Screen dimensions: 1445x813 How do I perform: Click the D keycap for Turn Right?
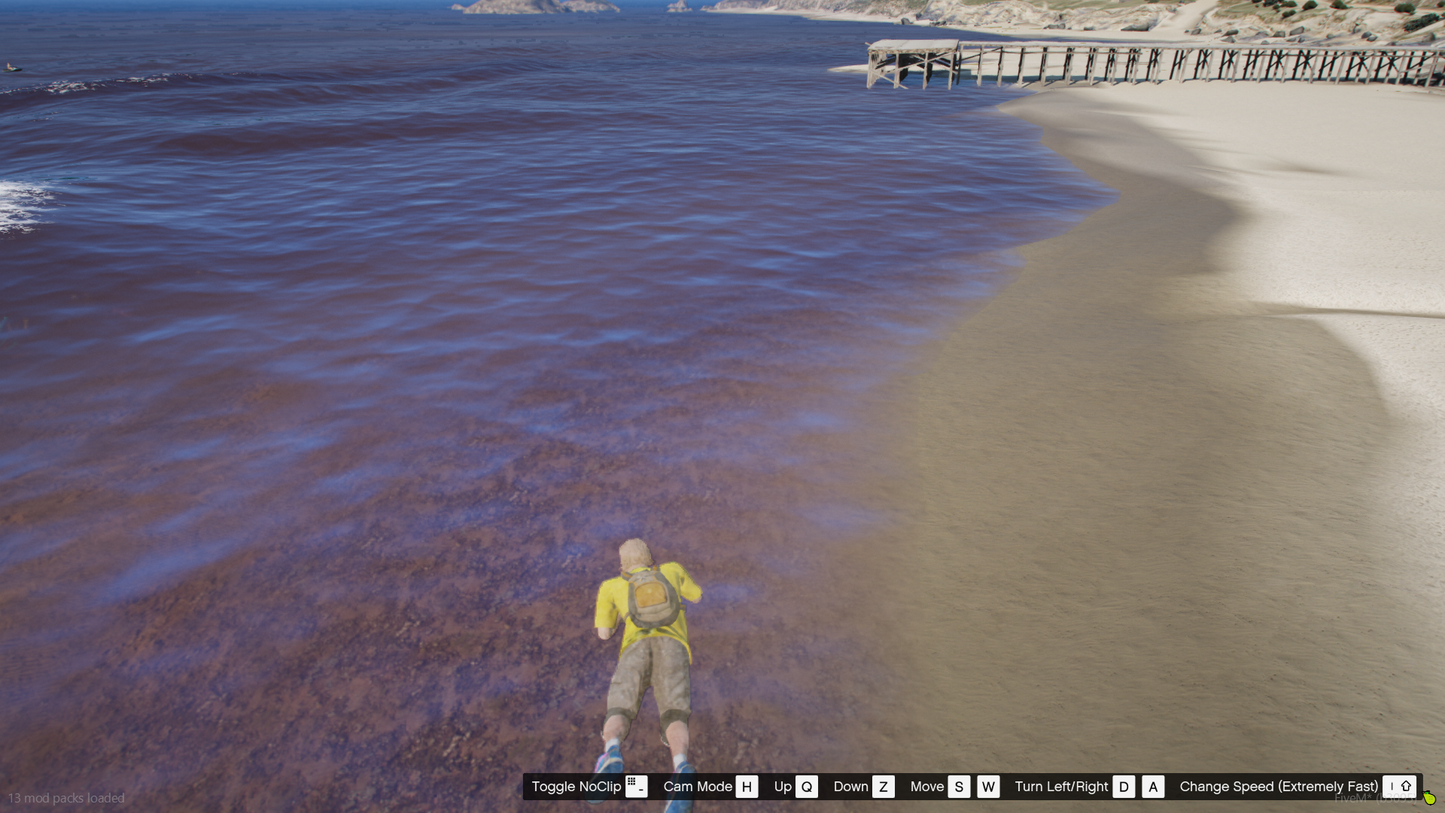tap(1123, 786)
